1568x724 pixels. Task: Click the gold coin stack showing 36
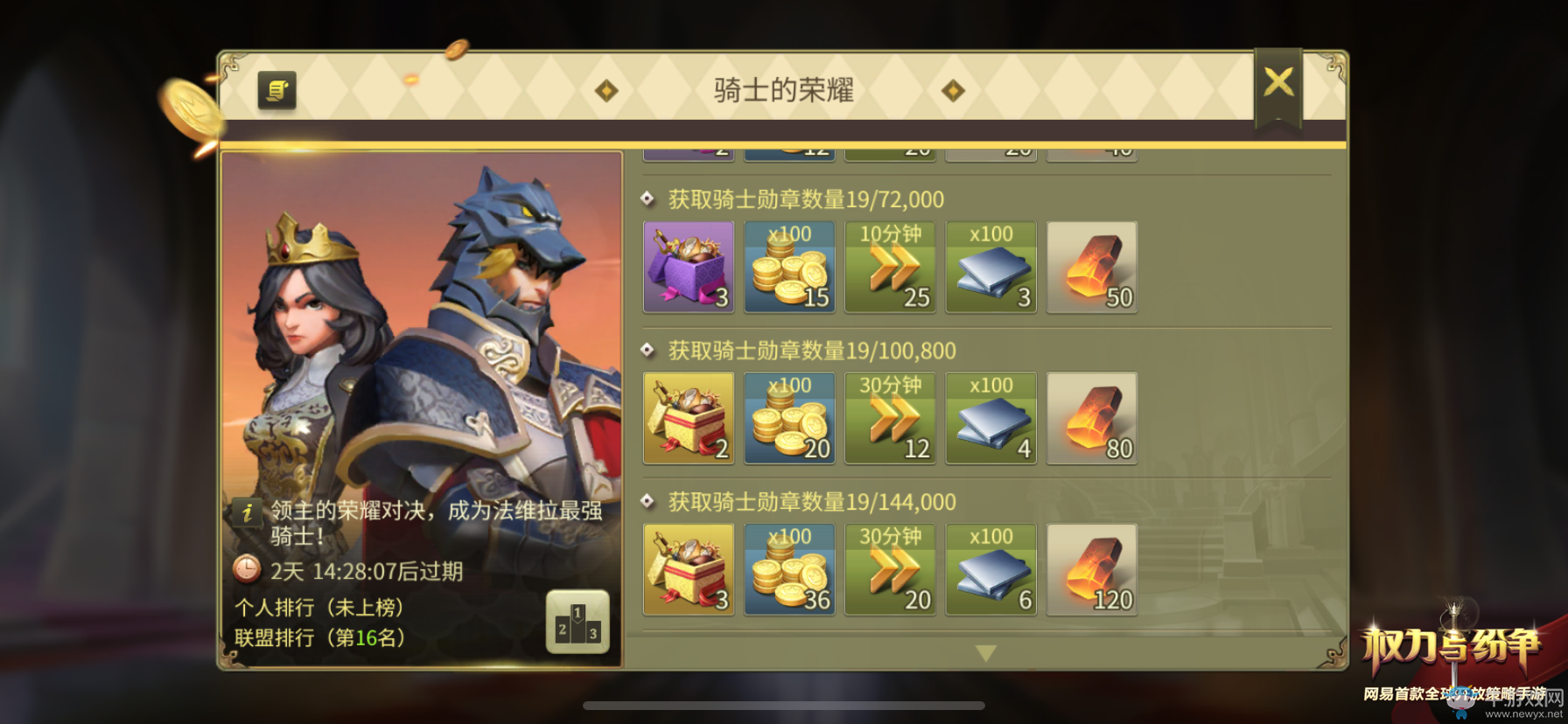coord(788,569)
